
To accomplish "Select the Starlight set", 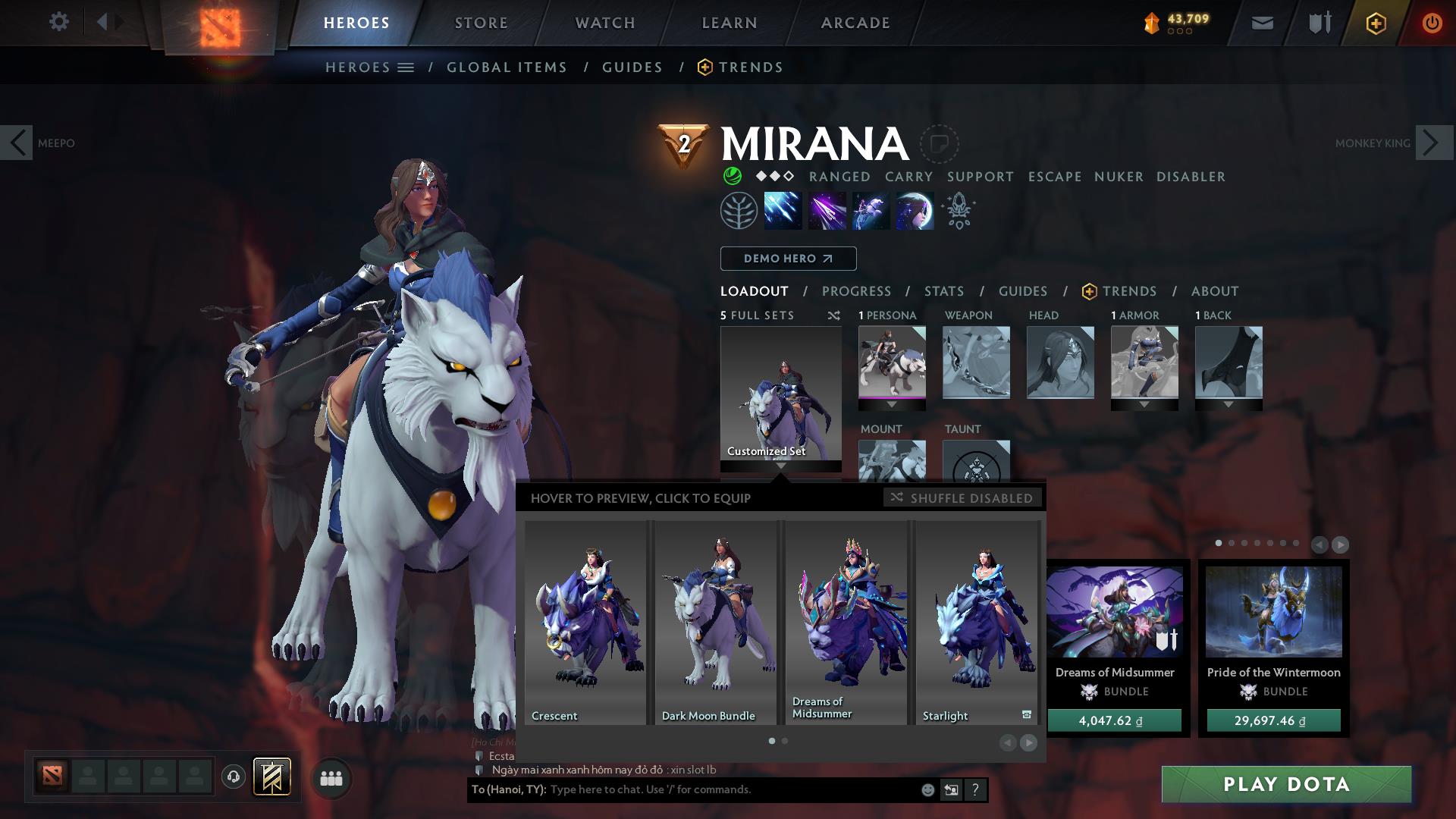I will 977,622.
